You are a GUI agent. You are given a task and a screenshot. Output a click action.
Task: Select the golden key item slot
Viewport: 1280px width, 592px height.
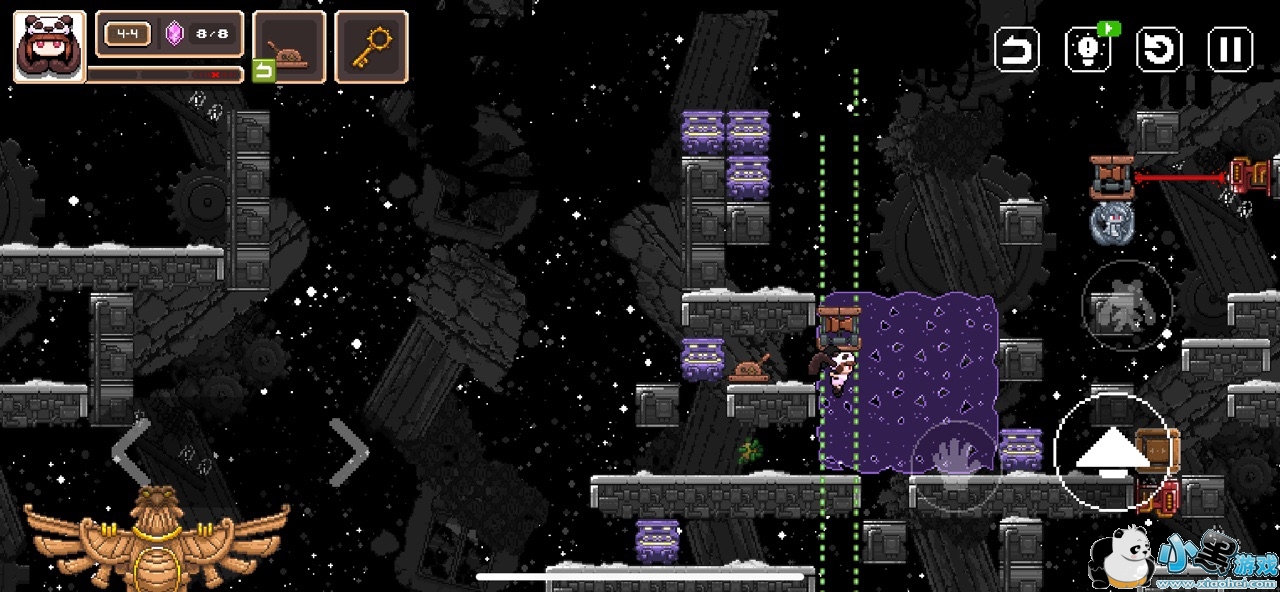[371, 46]
